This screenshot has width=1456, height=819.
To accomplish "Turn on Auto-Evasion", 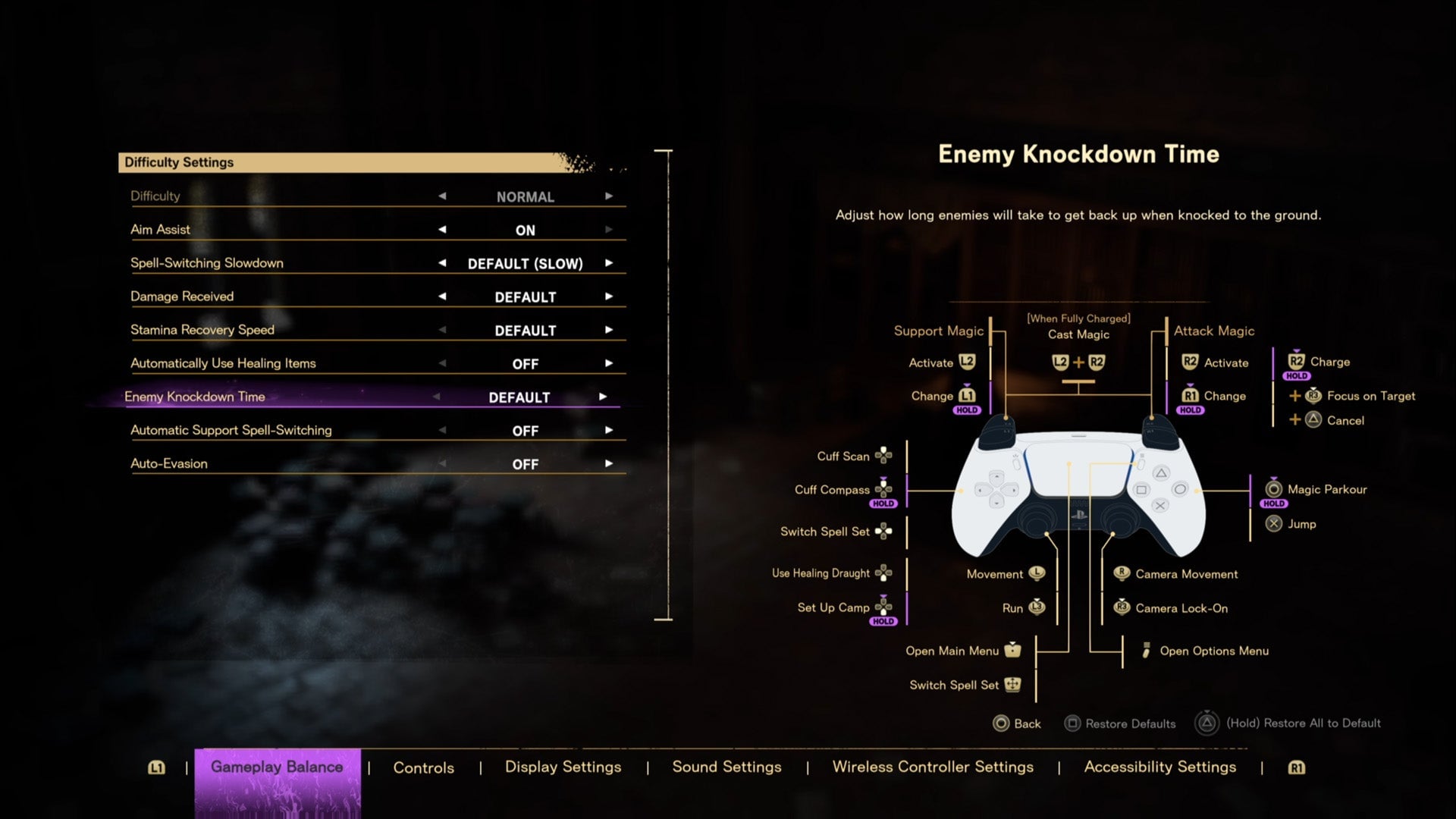I will point(608,463).
